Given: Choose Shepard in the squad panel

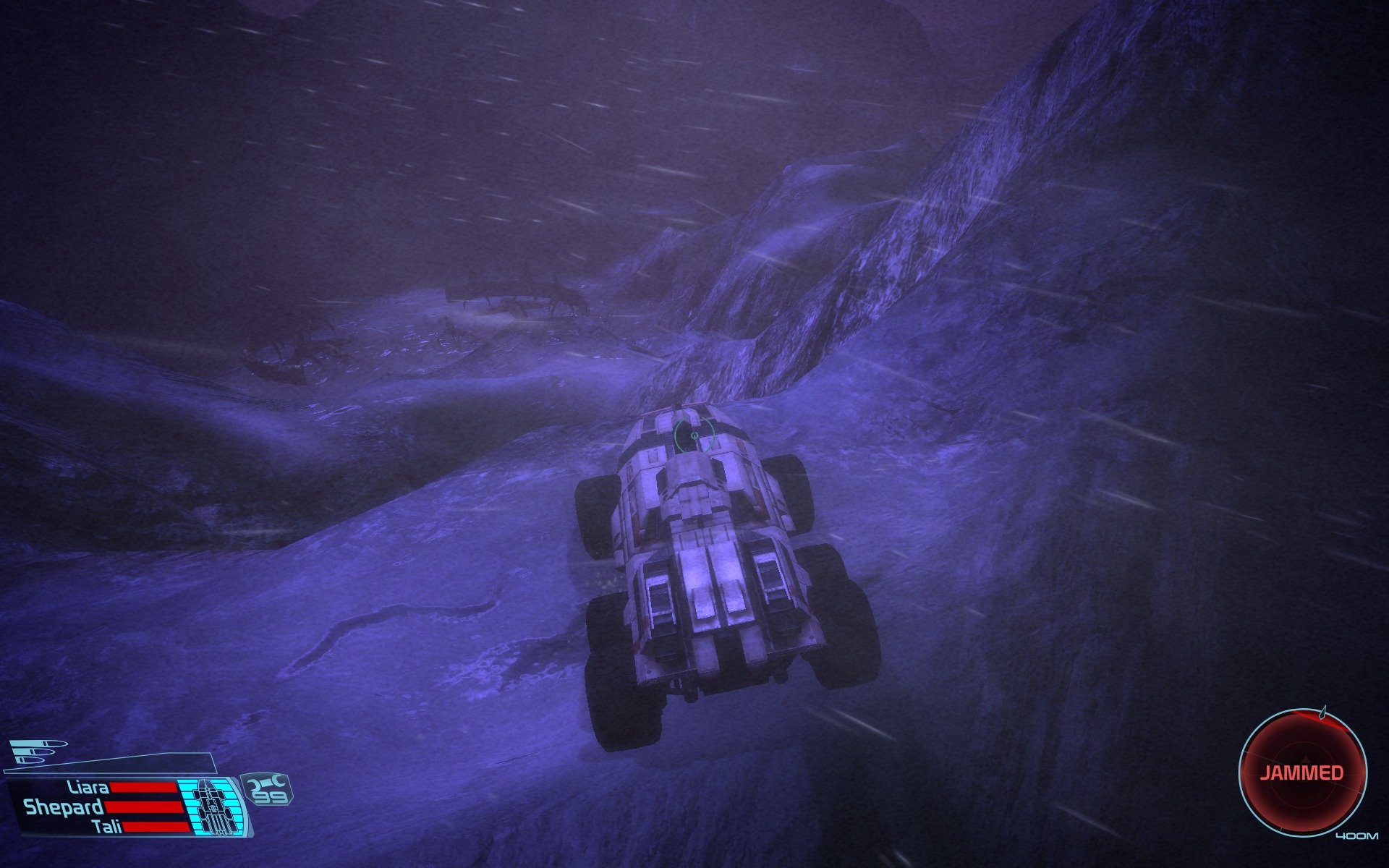Looking at the screenshot, I should 64,807.
